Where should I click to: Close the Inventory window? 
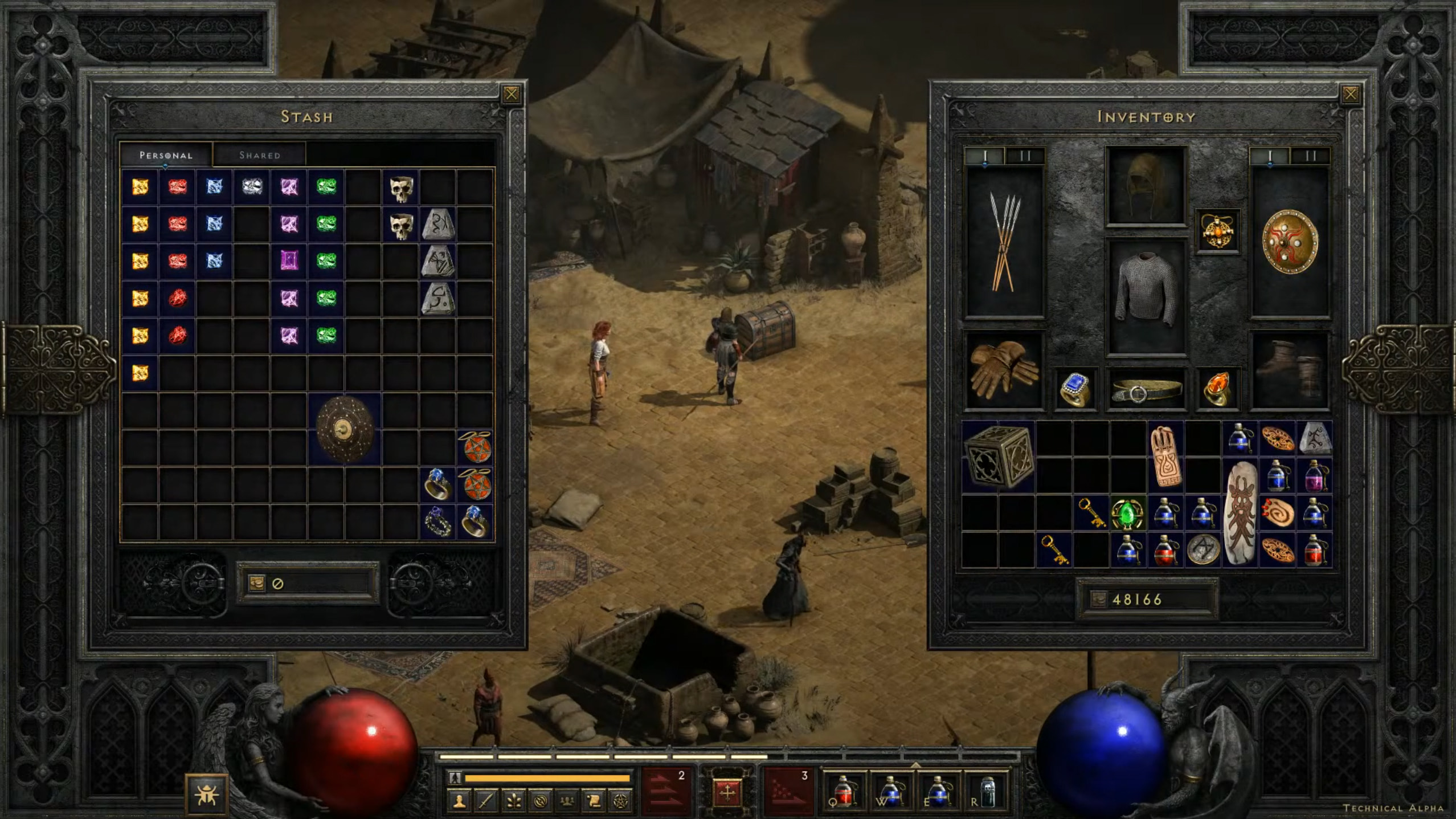pos(1350,94)
